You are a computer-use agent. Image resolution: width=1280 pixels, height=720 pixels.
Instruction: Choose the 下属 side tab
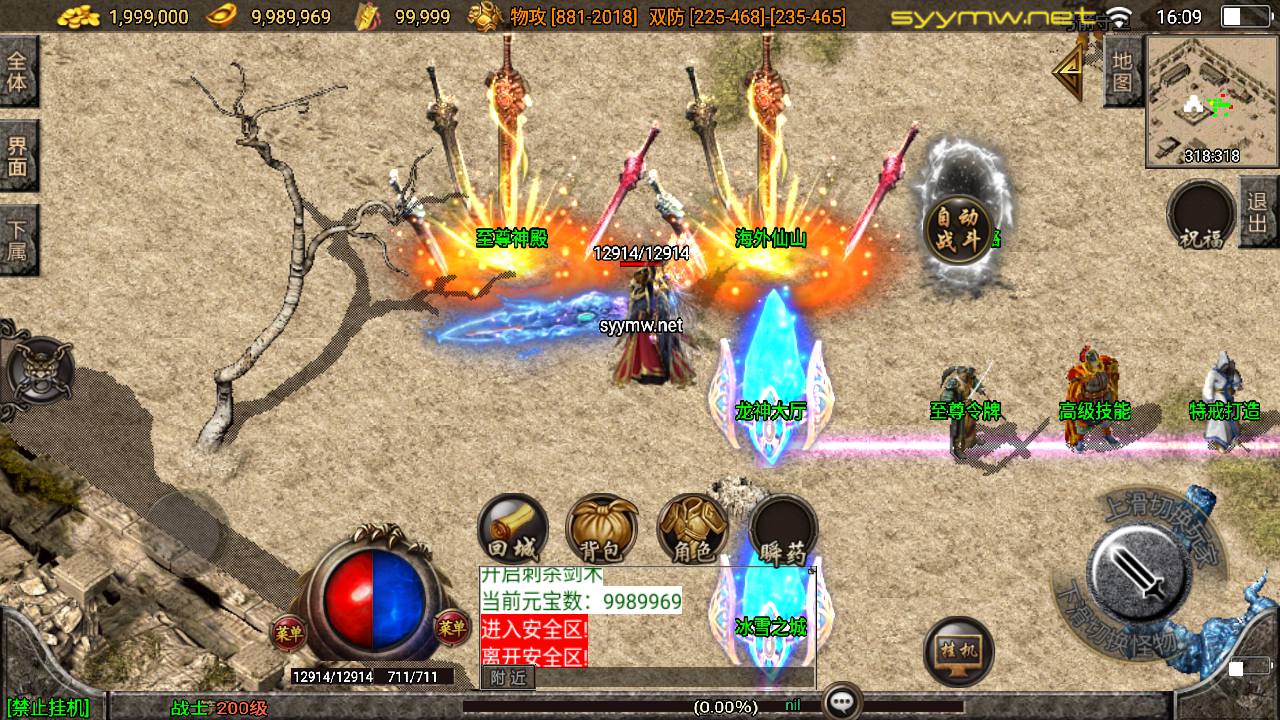point(18,240)
